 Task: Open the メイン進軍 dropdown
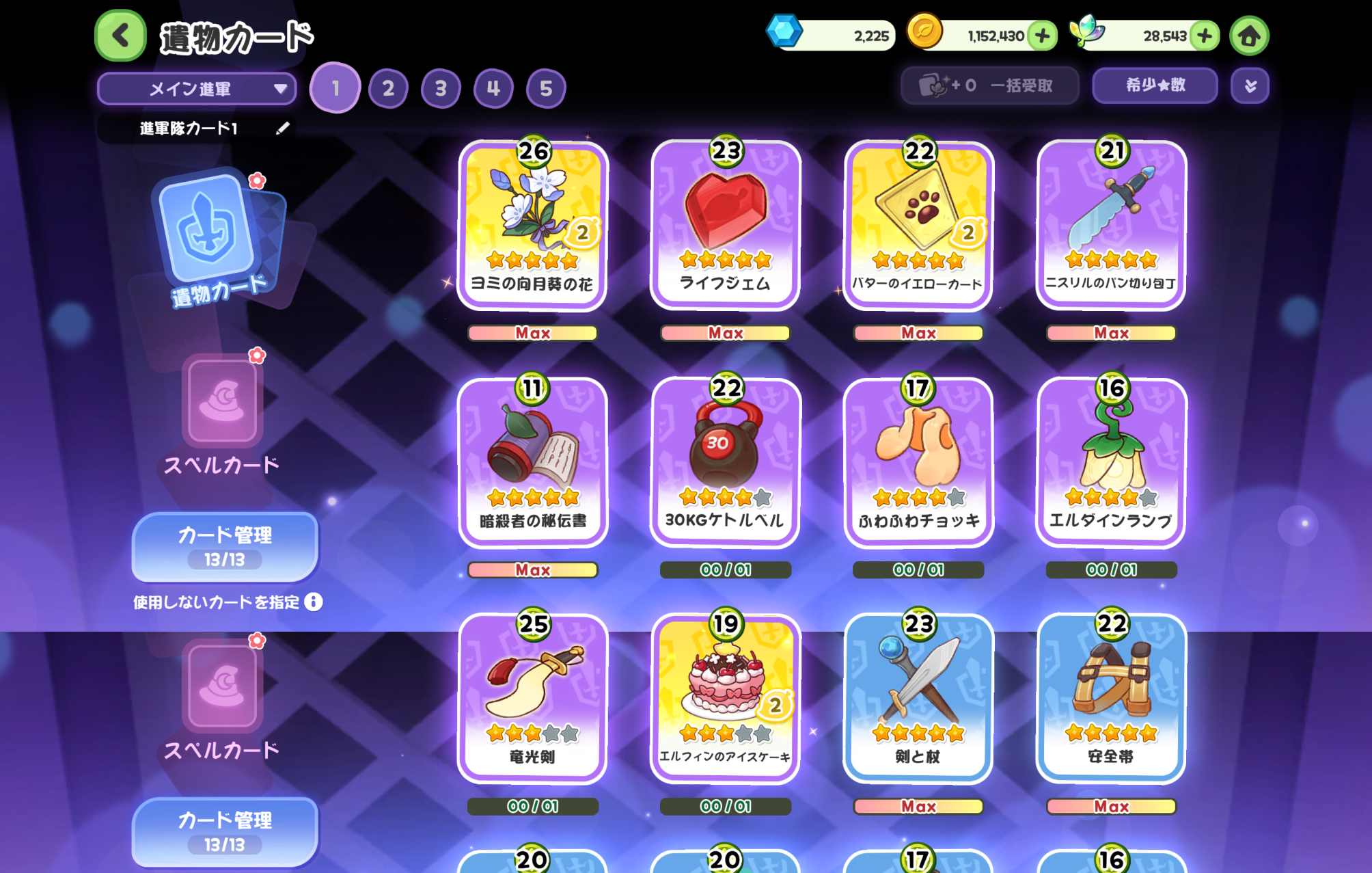(197, 89)
